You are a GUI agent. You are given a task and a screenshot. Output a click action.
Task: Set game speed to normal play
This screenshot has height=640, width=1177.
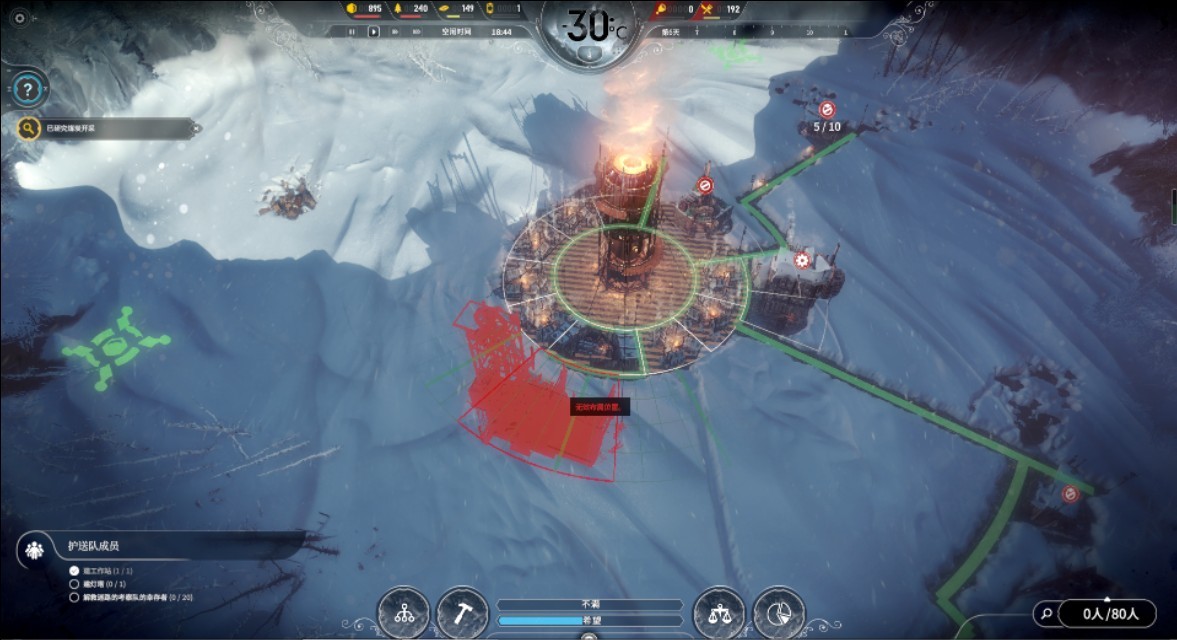[374, 32]
